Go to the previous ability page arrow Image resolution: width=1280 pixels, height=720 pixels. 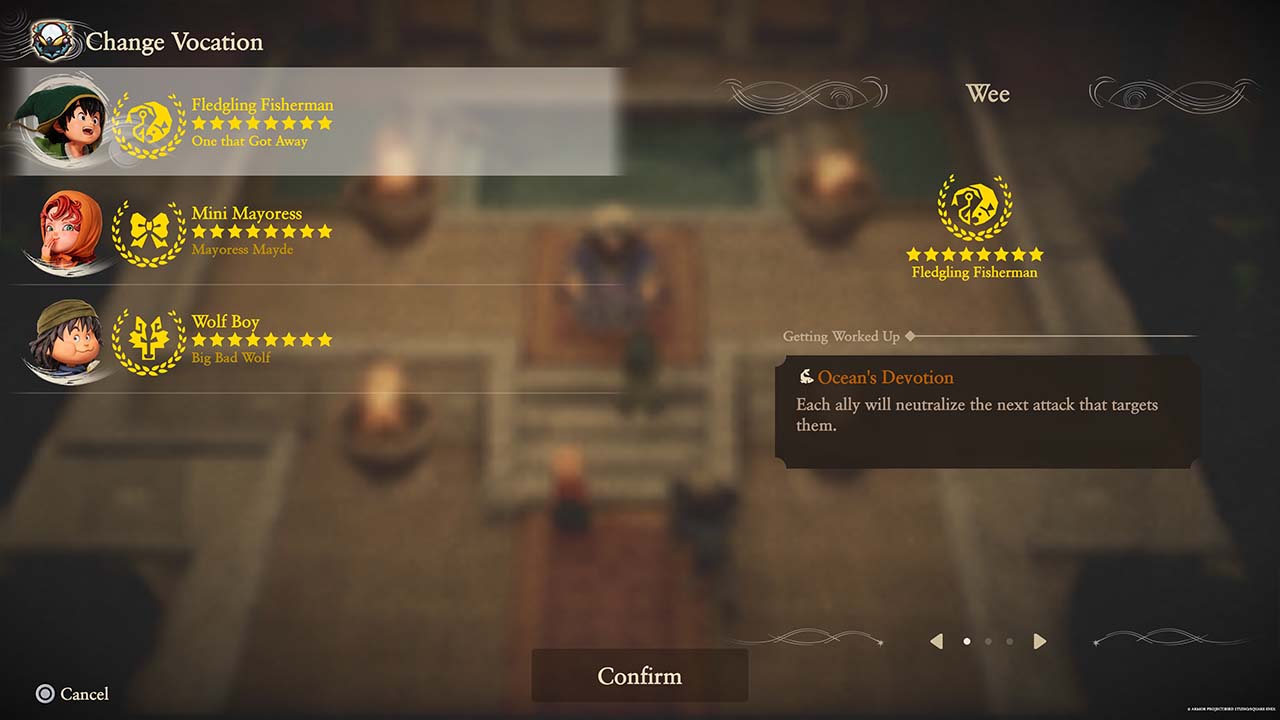pos(936,641)
